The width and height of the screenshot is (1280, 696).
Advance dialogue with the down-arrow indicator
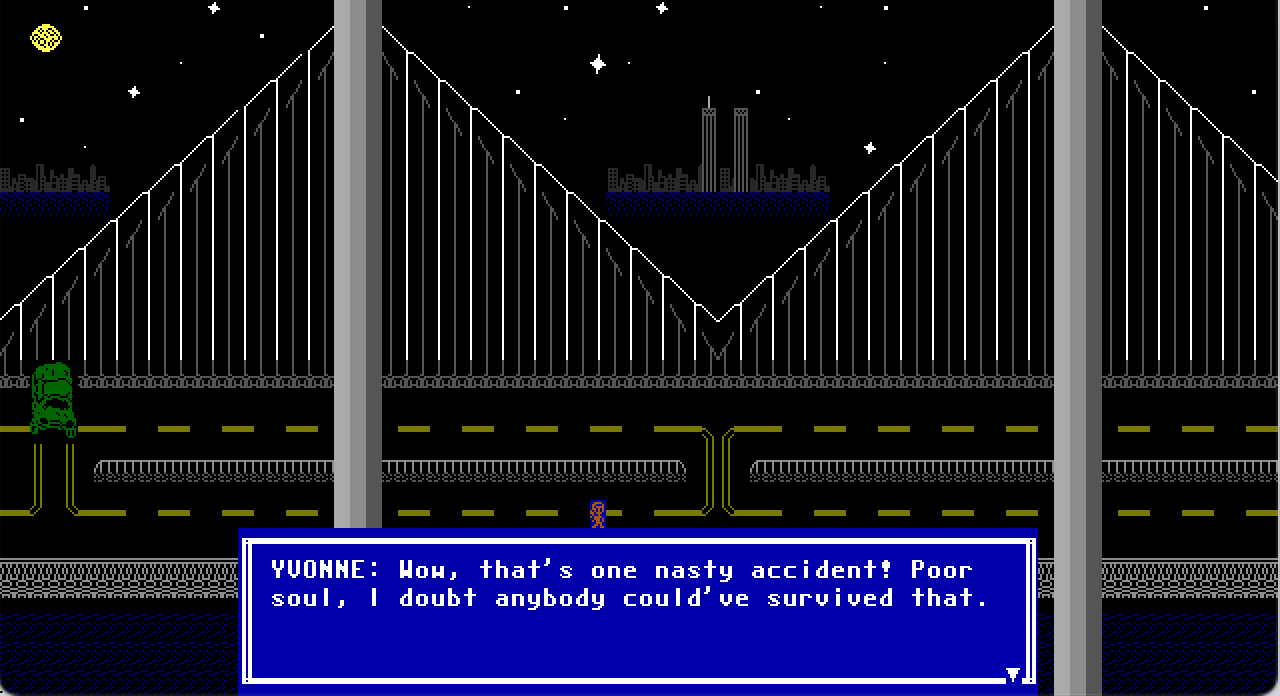click(1012, 675)
